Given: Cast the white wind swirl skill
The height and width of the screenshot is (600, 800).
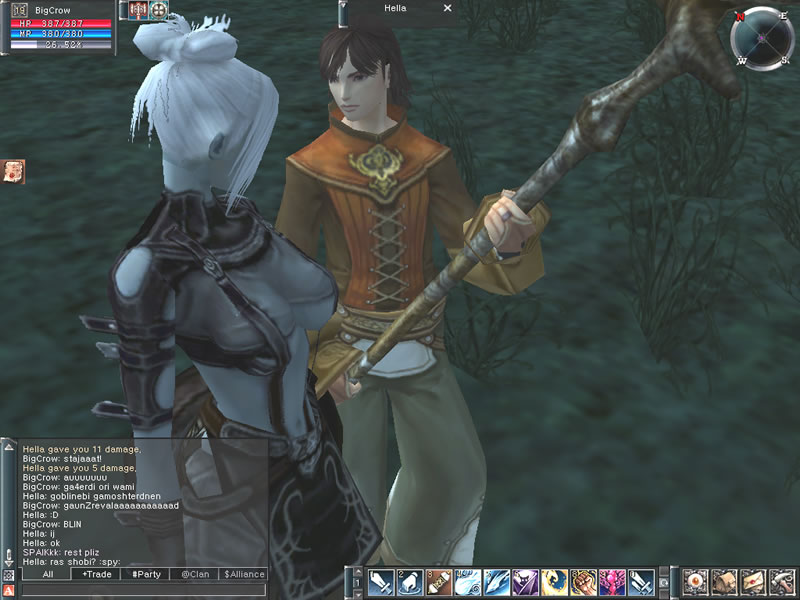Looking at the screenshot, I should tap(467, 583).
